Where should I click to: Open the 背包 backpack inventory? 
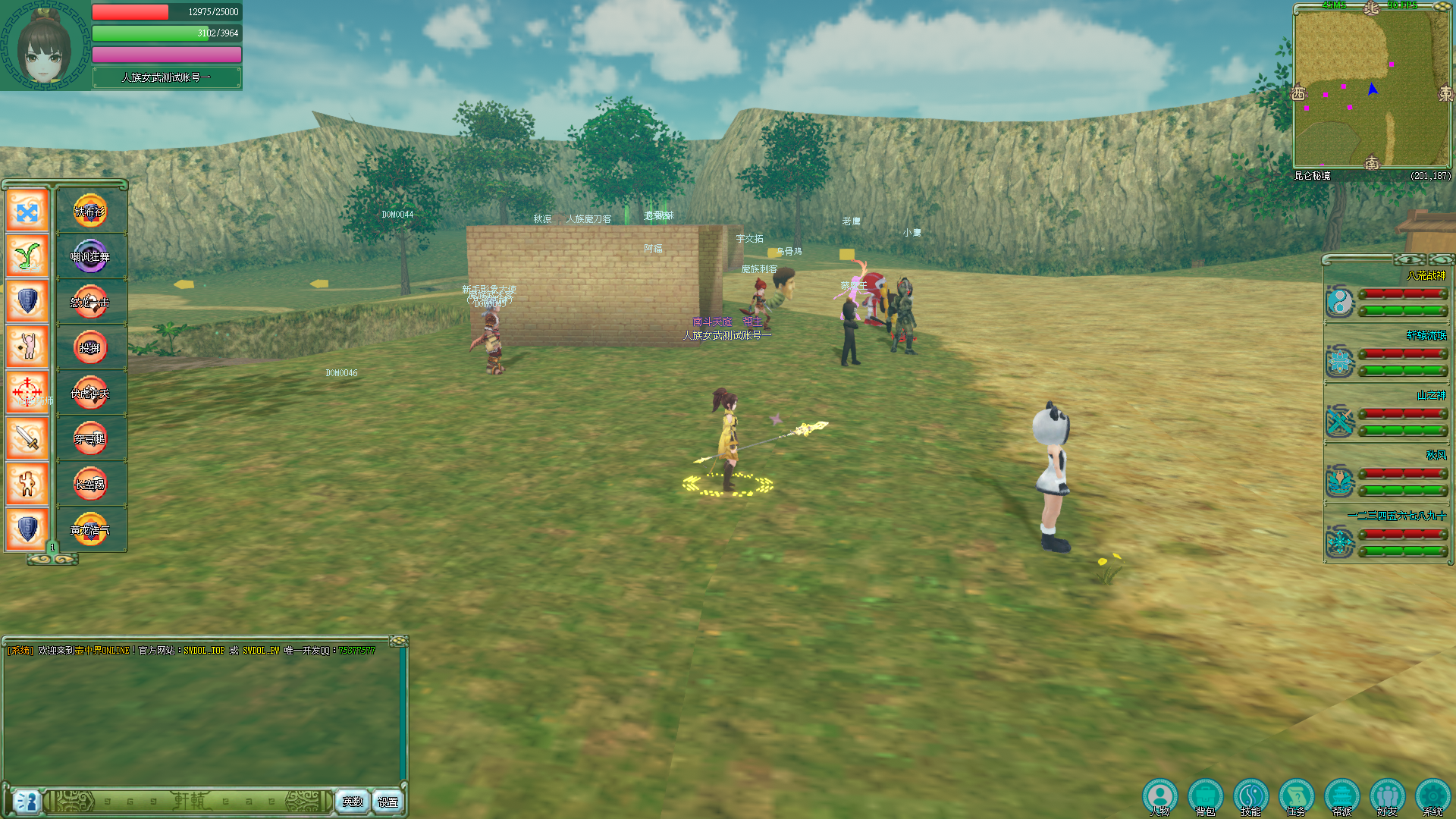point(1205,797)
